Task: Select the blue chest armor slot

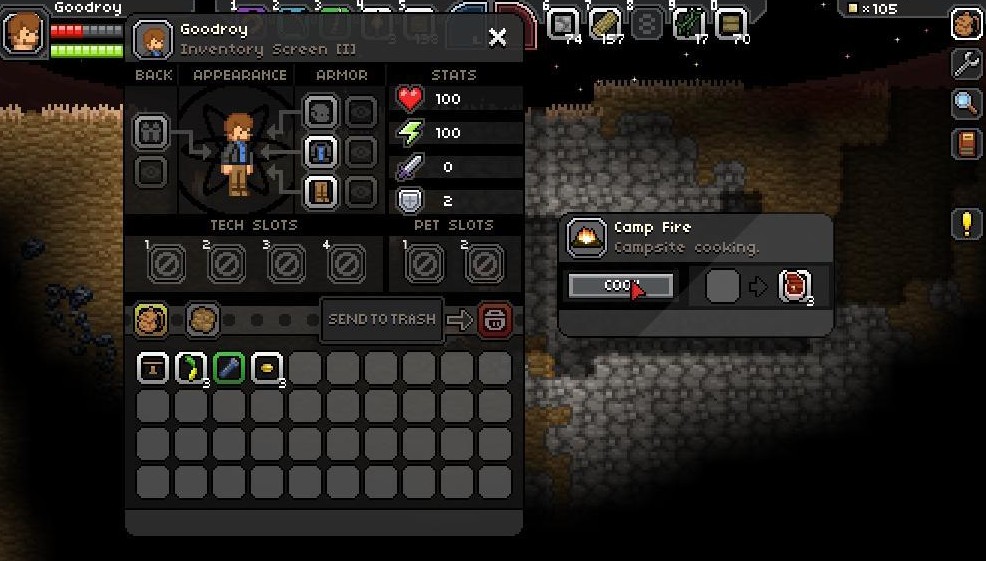Action: click(x=320, y=152)
